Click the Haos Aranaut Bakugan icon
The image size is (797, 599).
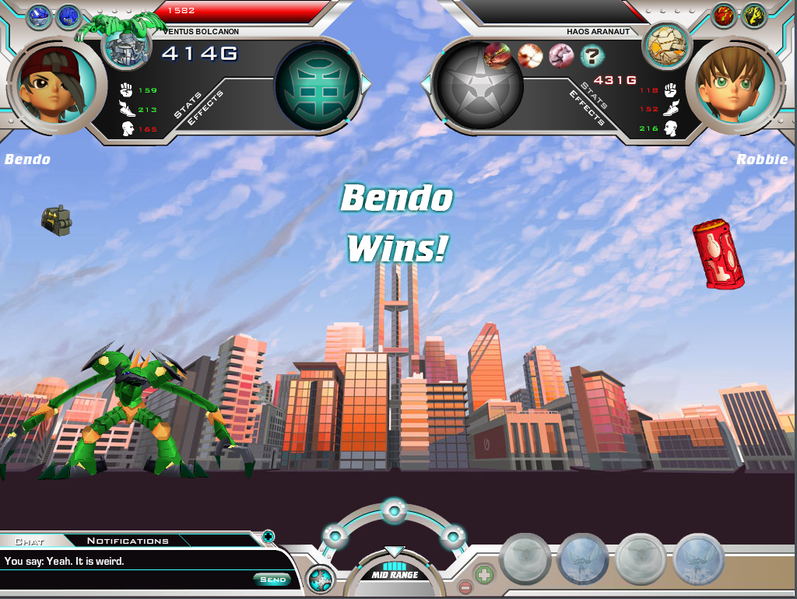tap(660, 43)
